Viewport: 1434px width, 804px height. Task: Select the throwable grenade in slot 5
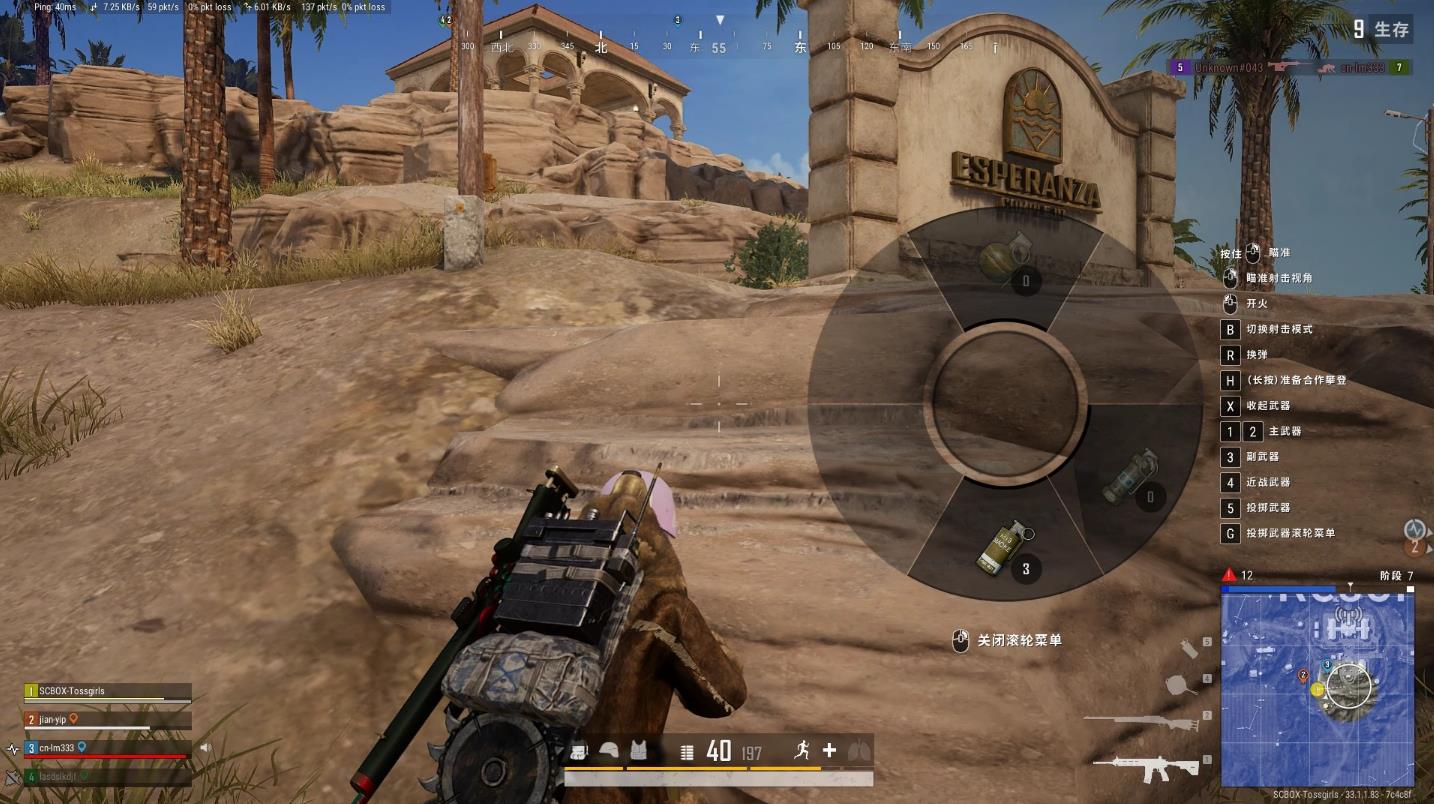tap(1189, 648)
